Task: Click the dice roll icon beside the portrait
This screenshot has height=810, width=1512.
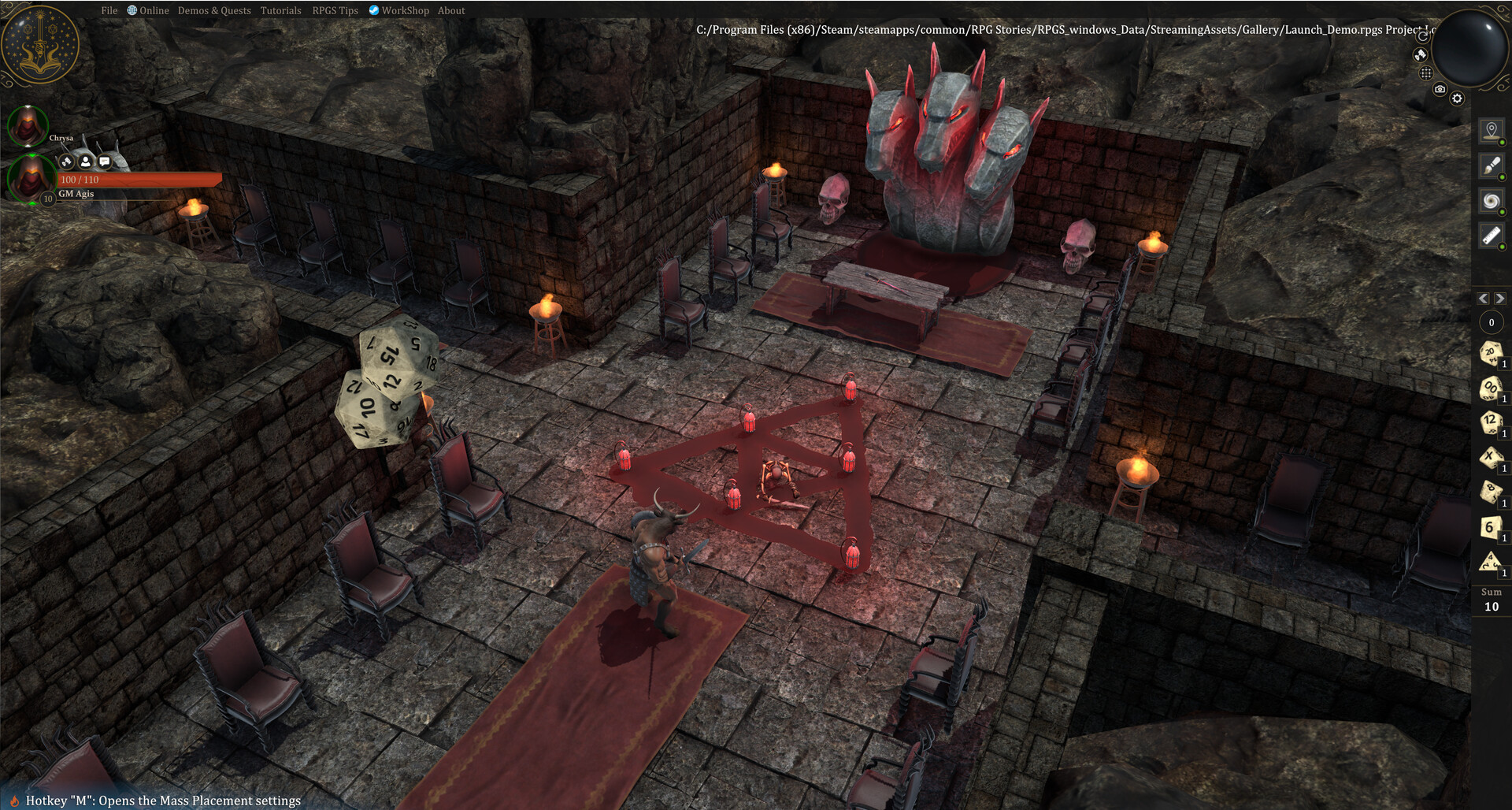Action: pyautogui.click(x=66, y=162)
